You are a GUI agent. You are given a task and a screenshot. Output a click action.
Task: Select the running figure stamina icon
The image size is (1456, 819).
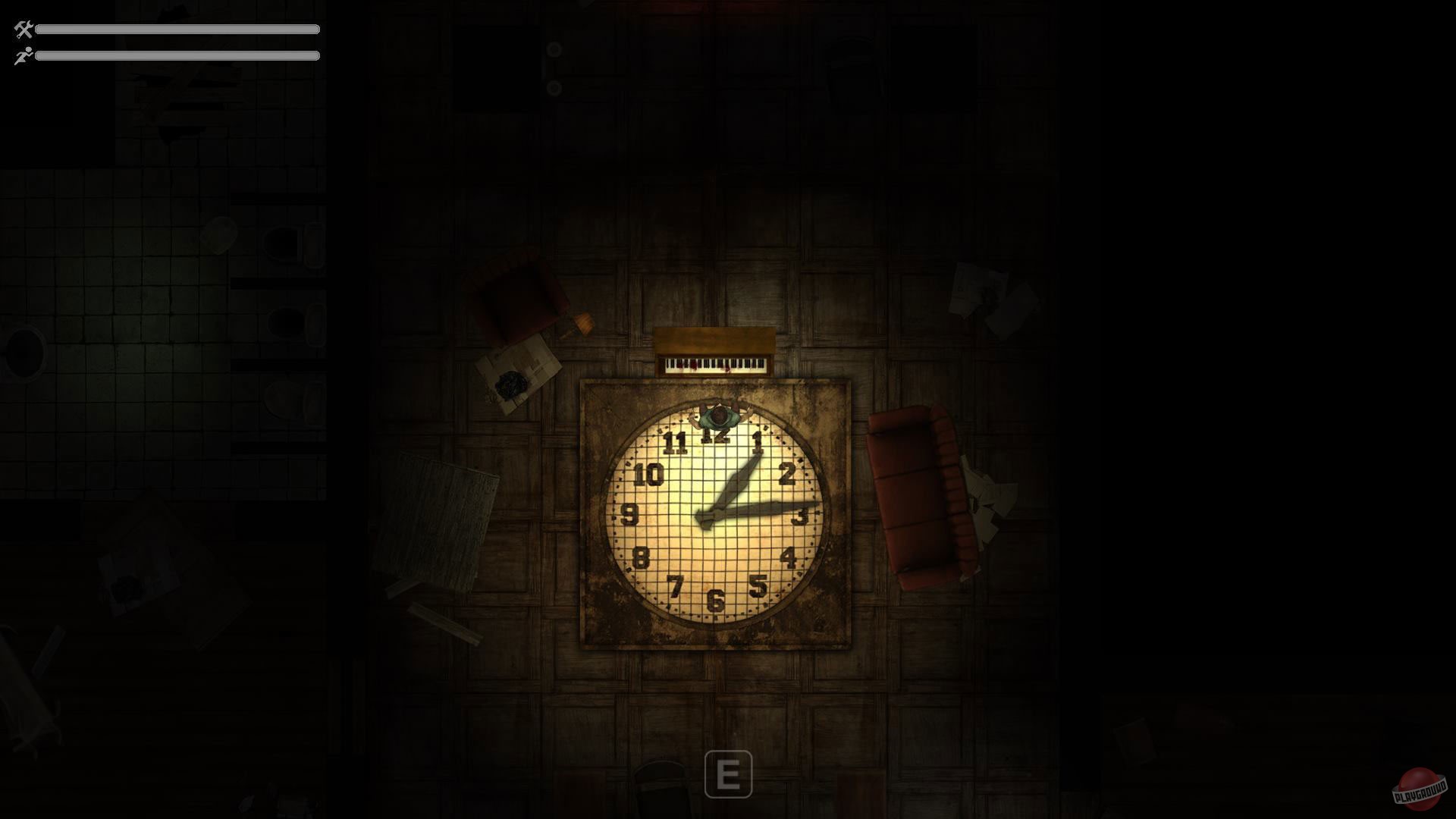22,55
